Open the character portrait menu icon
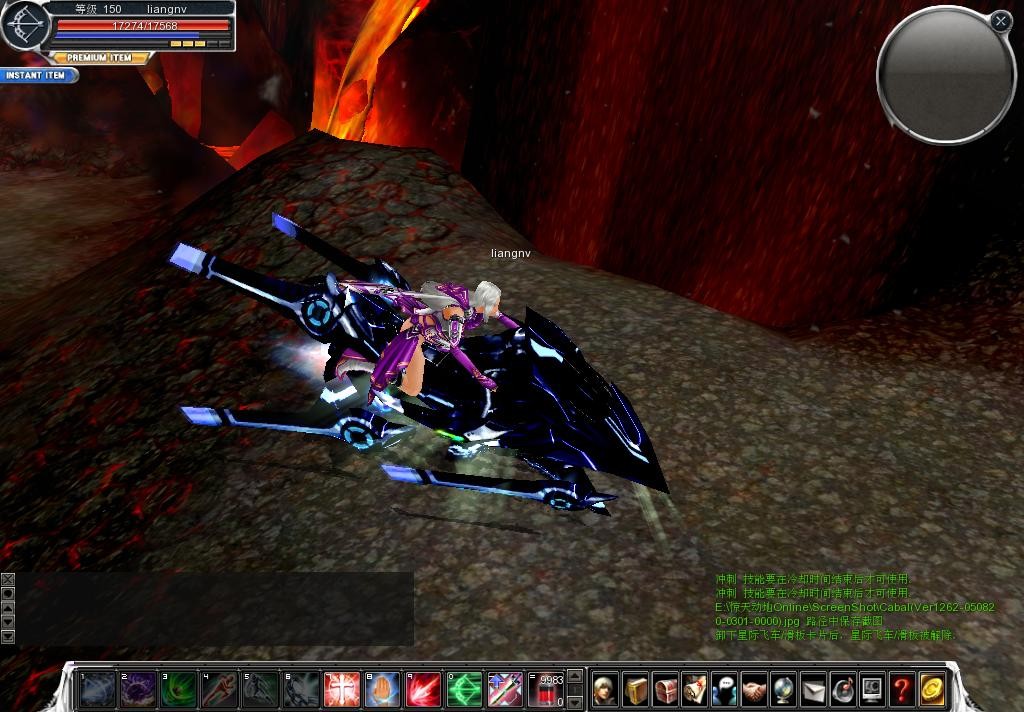 click(x=606, y=689)
